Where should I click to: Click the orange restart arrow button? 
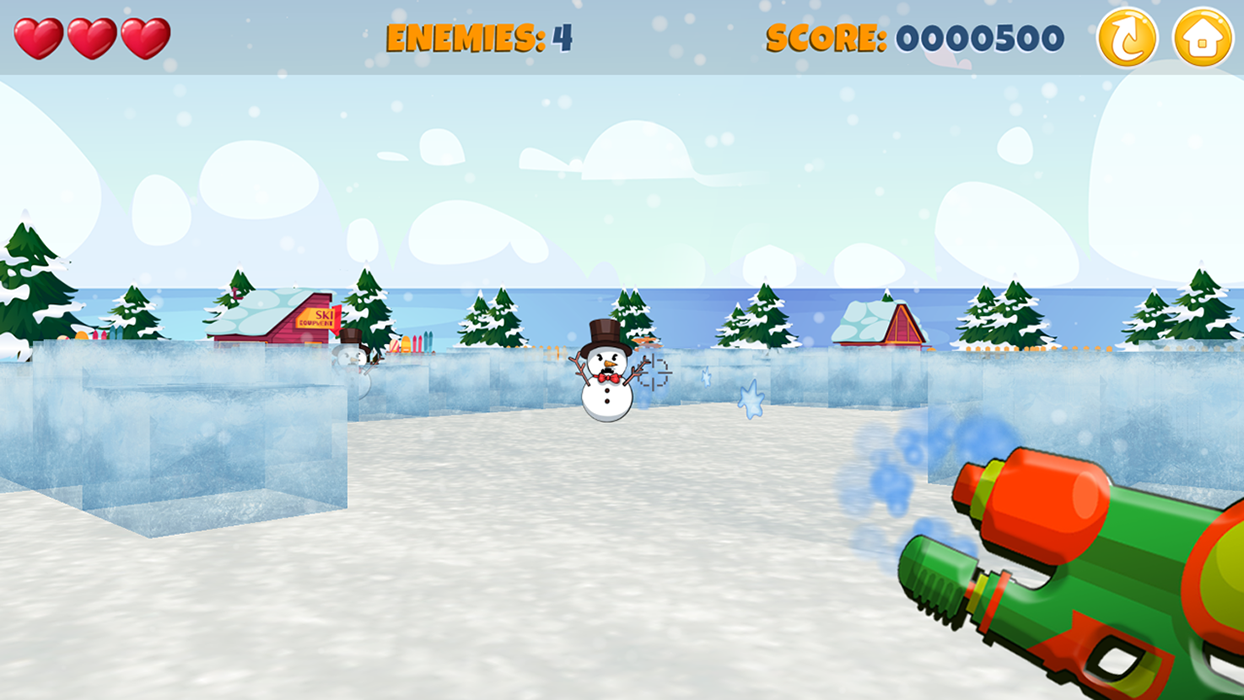coord(1127,38)
